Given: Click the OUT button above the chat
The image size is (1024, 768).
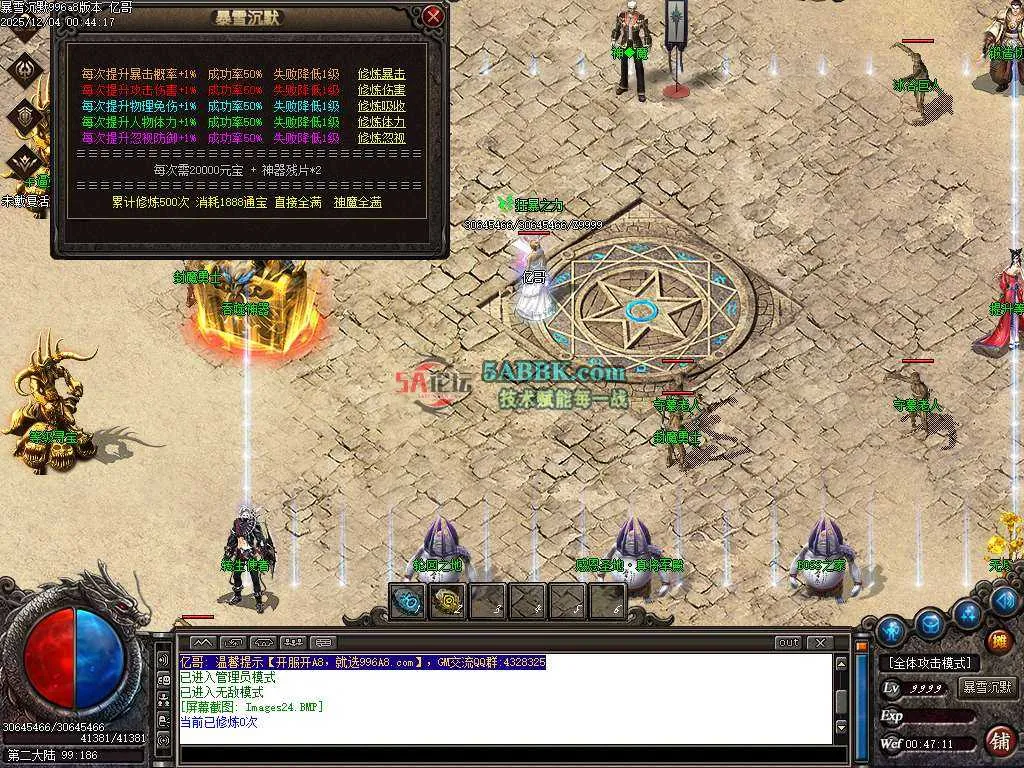Looking at the screenshot, I should pyautogui.click(x=789, y=642).
